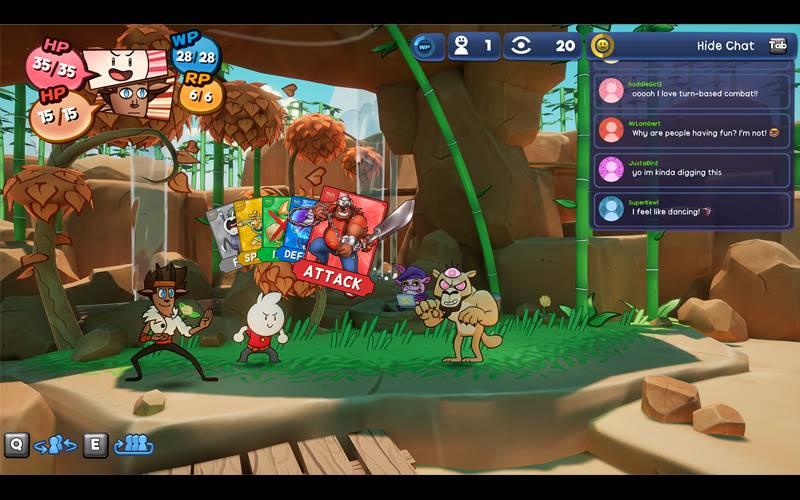Image resolution: width=800 pixels, height=500 pixels.
Task: Open the yellow smiley emote button
Action: 602,46
